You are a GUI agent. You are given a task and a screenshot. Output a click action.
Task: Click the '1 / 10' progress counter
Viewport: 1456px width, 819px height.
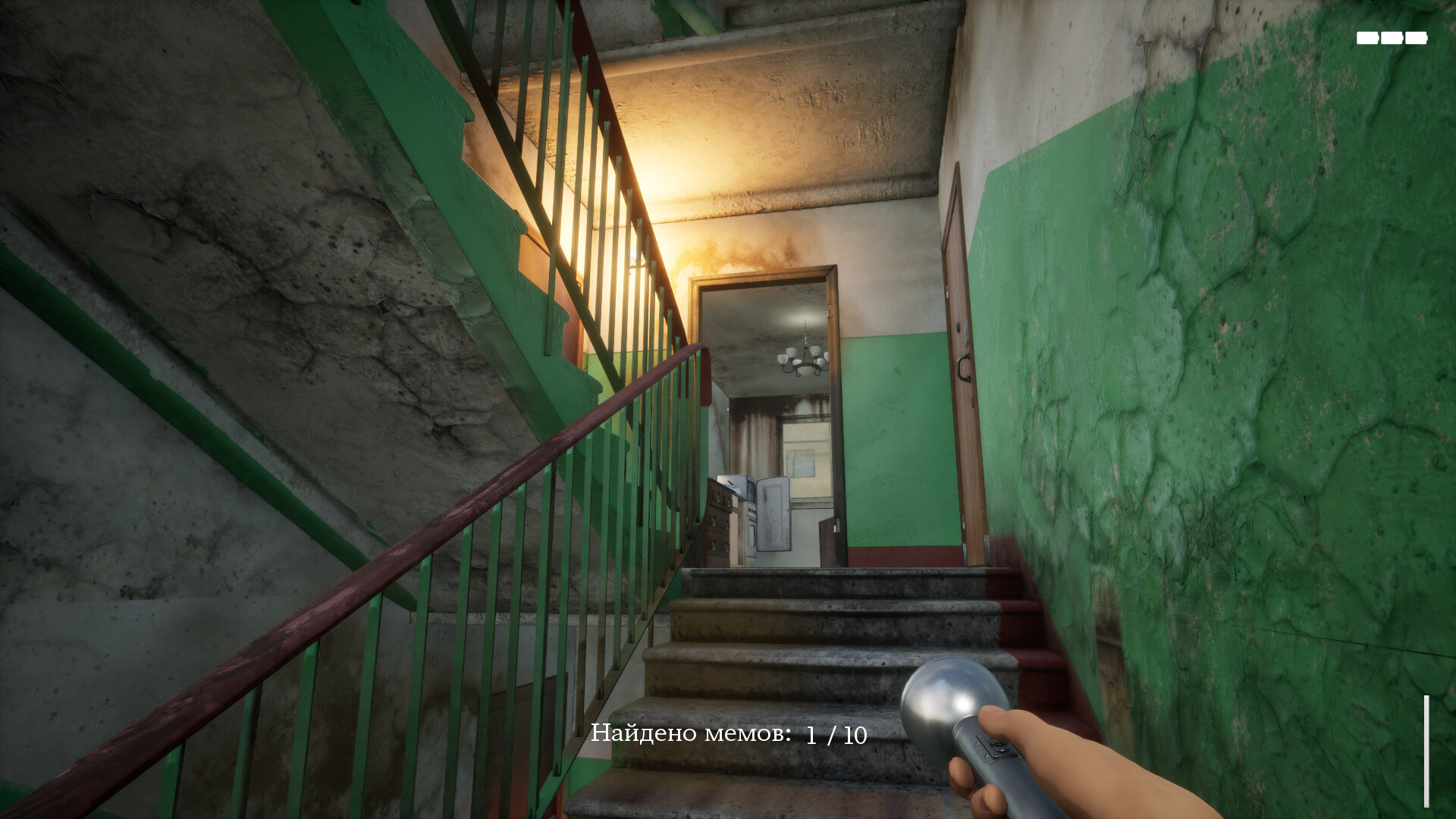834,733
